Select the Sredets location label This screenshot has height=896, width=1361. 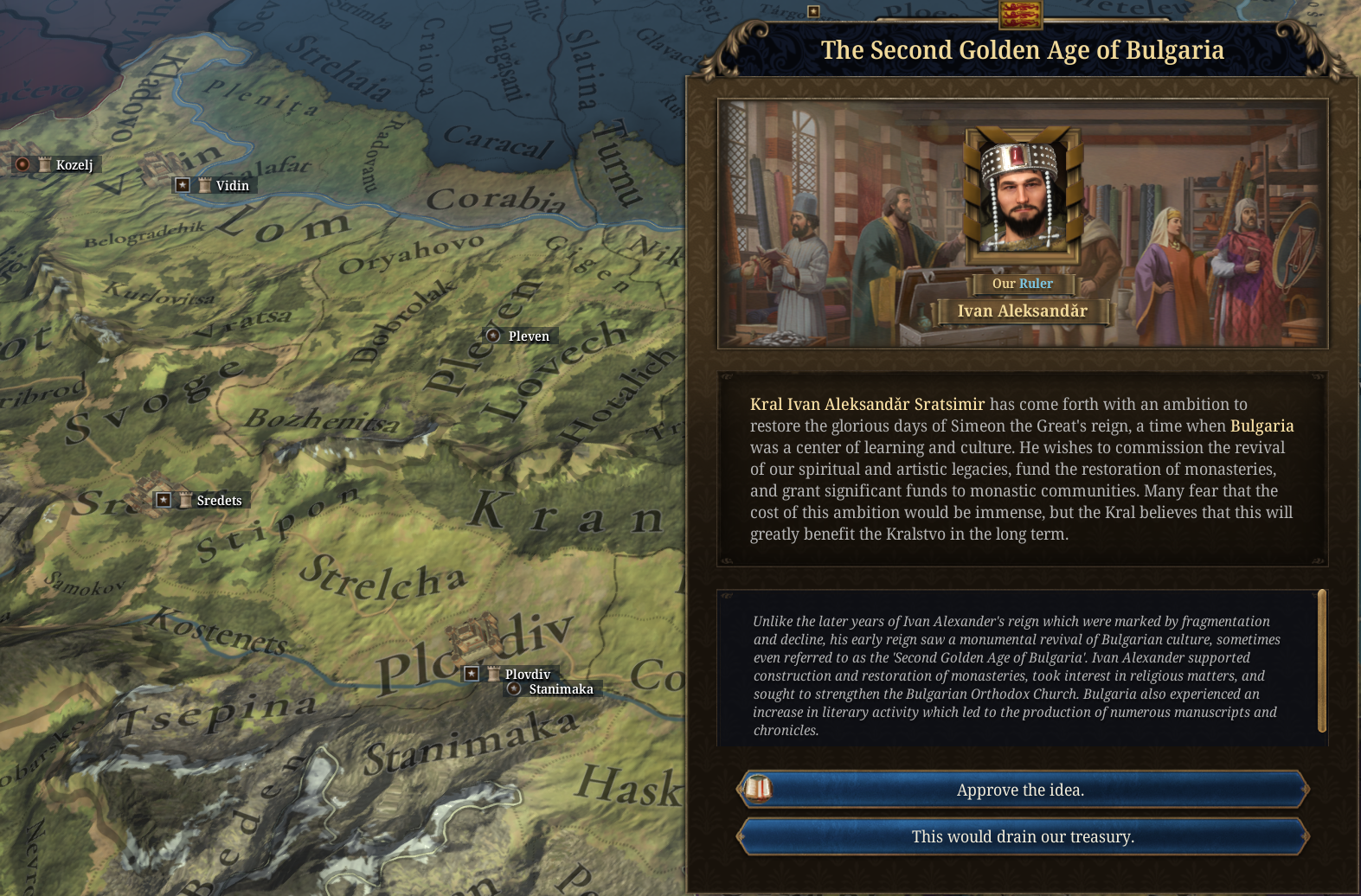point(219,500)
